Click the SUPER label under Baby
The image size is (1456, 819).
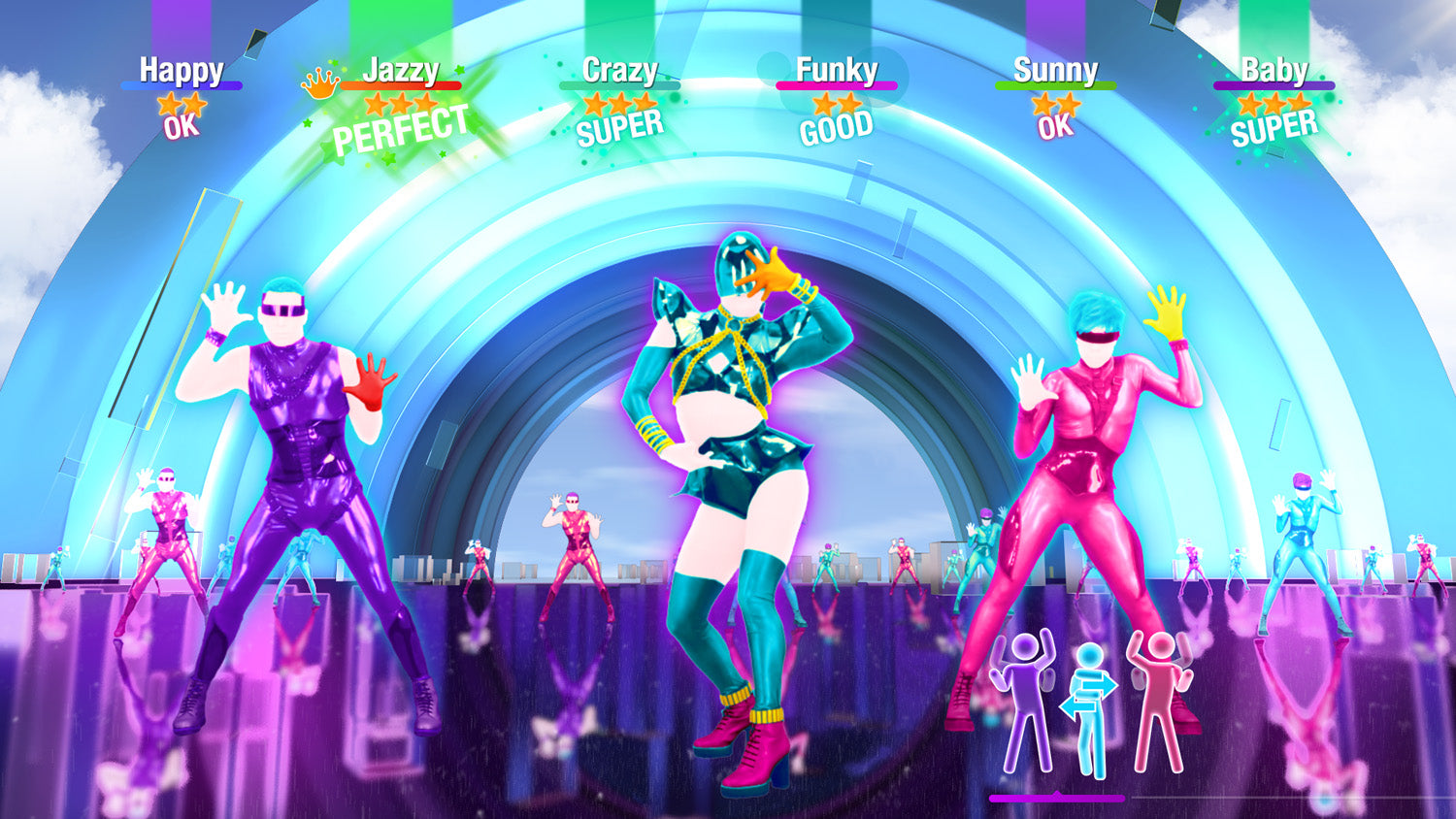(x=1275, y=124)
